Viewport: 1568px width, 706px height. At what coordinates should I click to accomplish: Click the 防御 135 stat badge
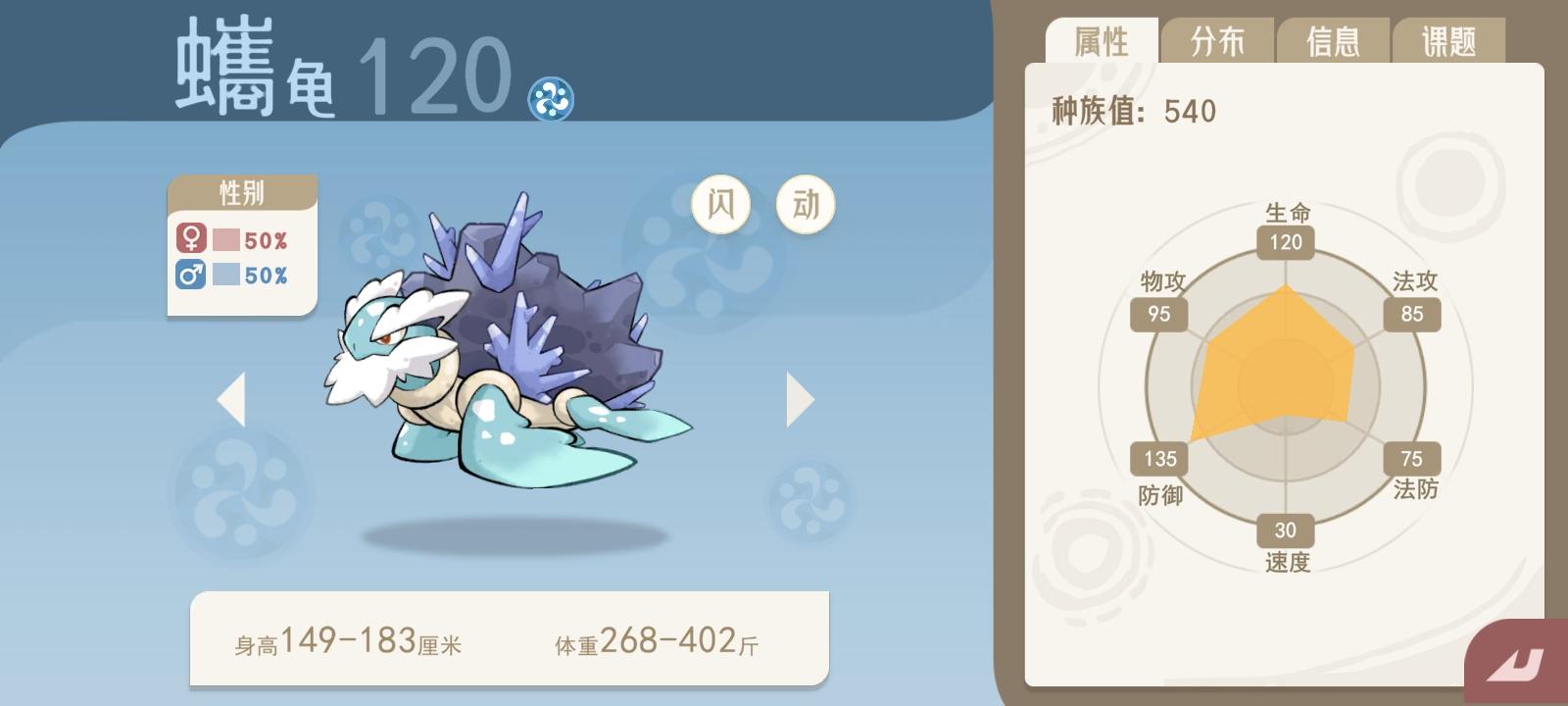coord(1158,458)
